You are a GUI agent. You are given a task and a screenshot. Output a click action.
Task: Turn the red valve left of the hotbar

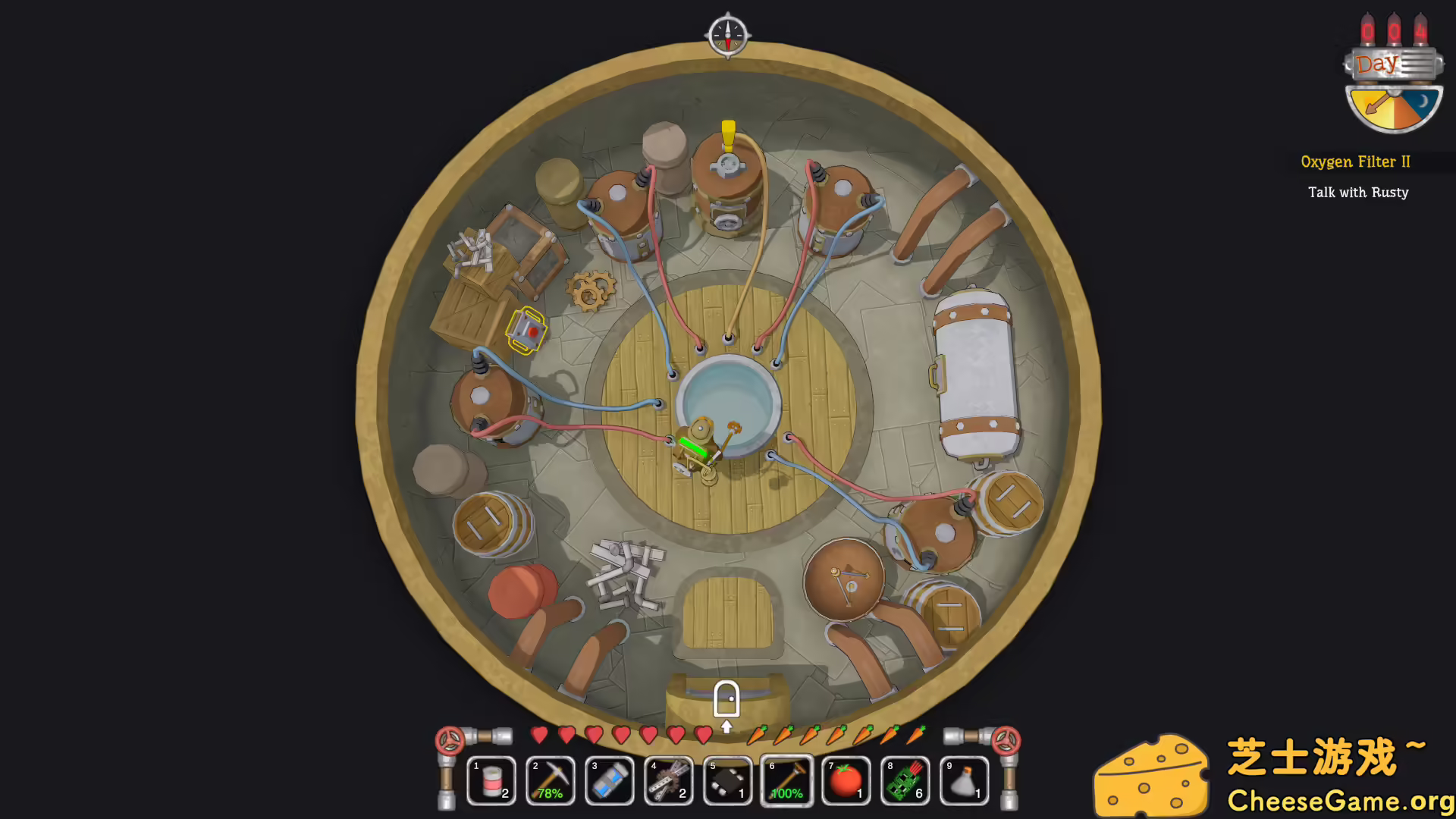449,743
